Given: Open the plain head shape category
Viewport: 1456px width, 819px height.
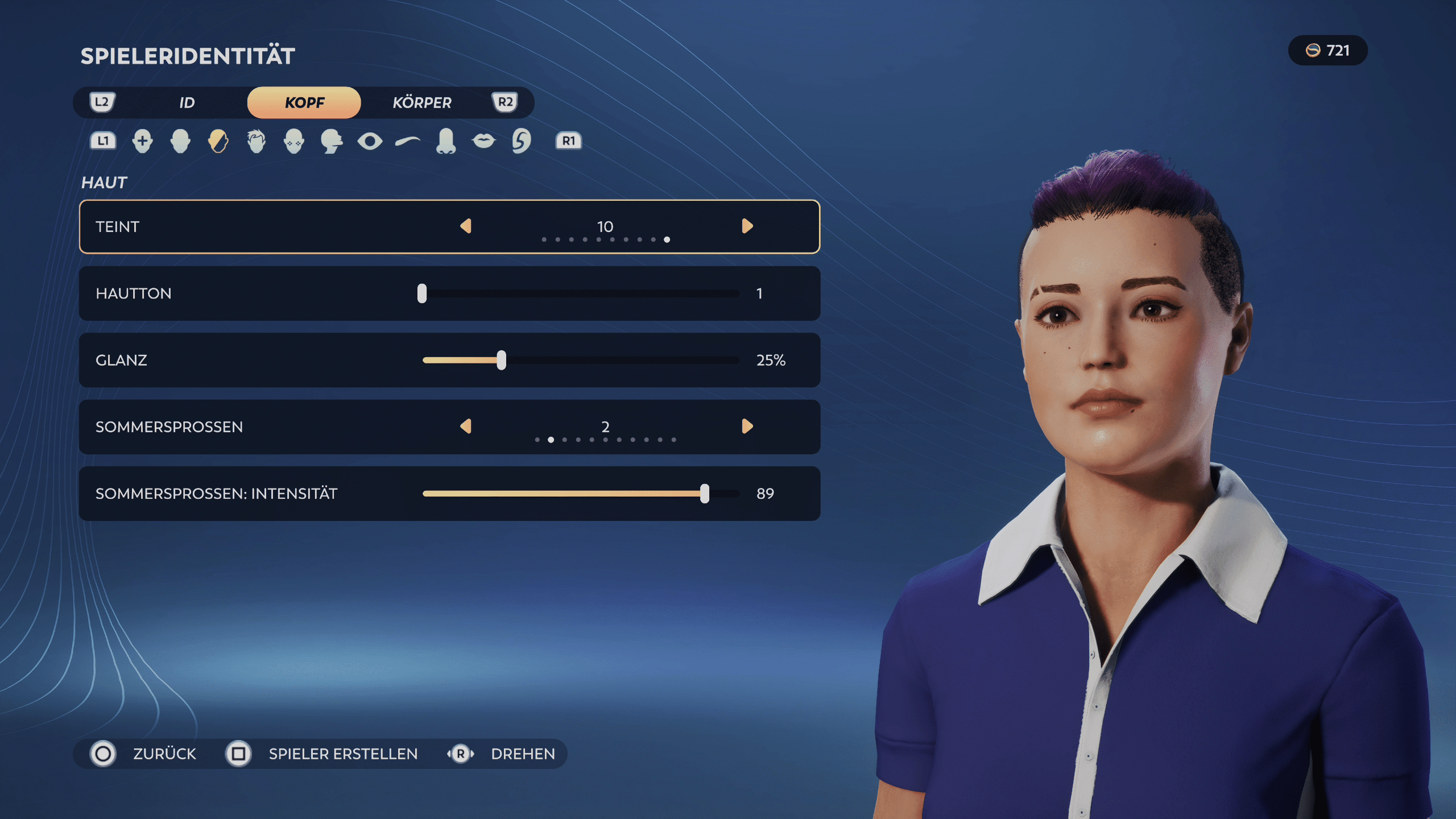Looking at the screenshot, I should (180, 141).
